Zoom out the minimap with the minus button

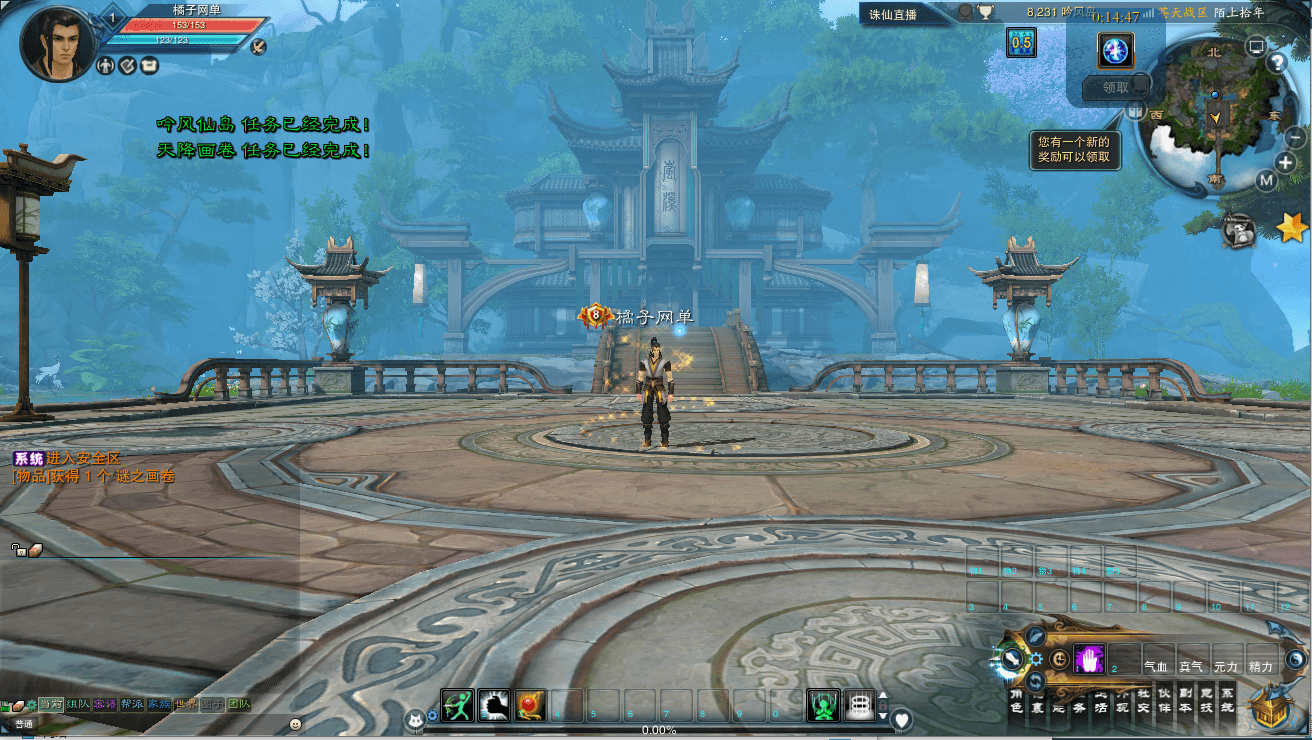pyautogui.click(x=1296, y=139)
